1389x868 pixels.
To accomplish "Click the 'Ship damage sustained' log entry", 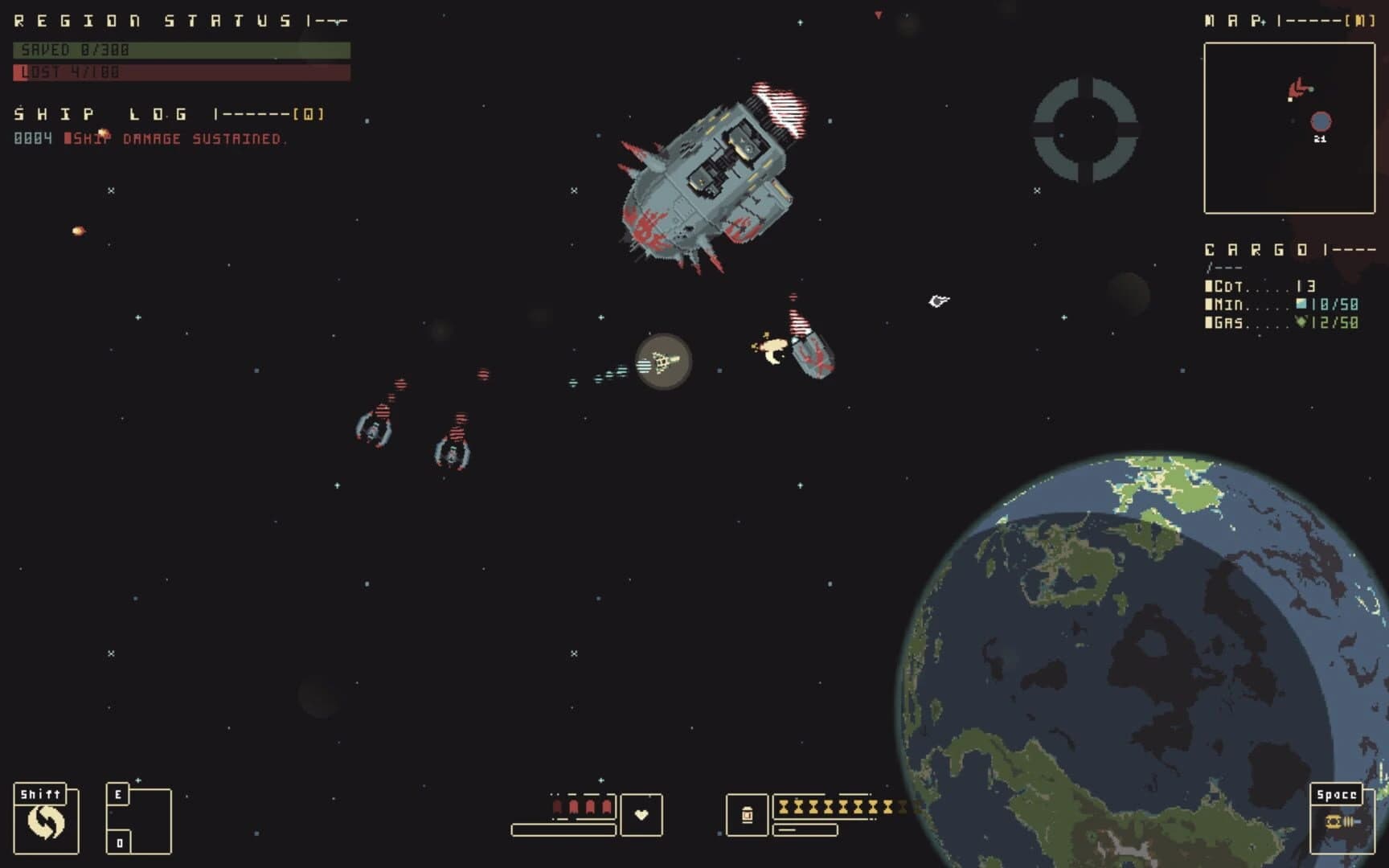I will point(177,137).
